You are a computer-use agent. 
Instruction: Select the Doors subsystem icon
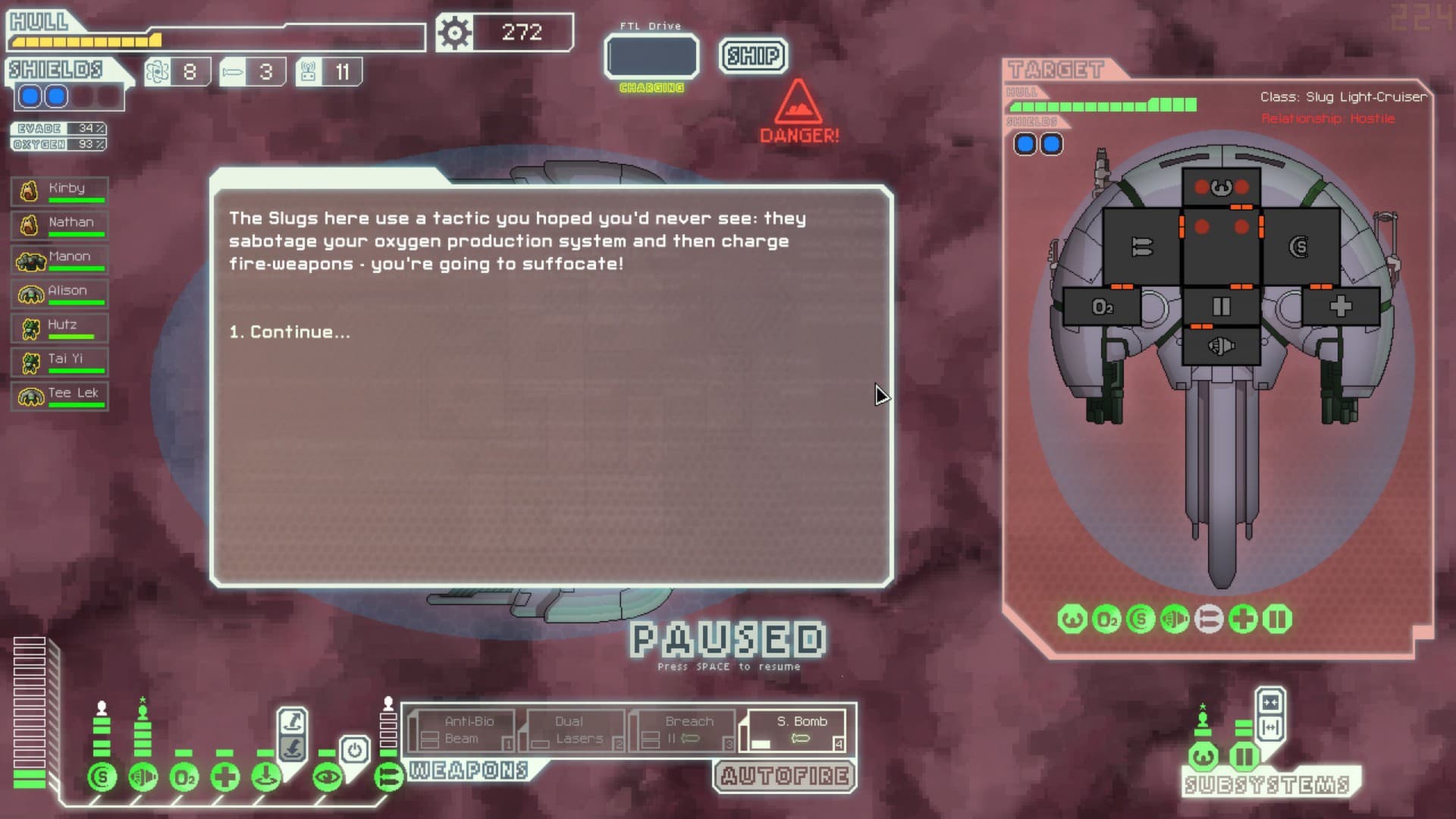click(x=1245, y=757)
